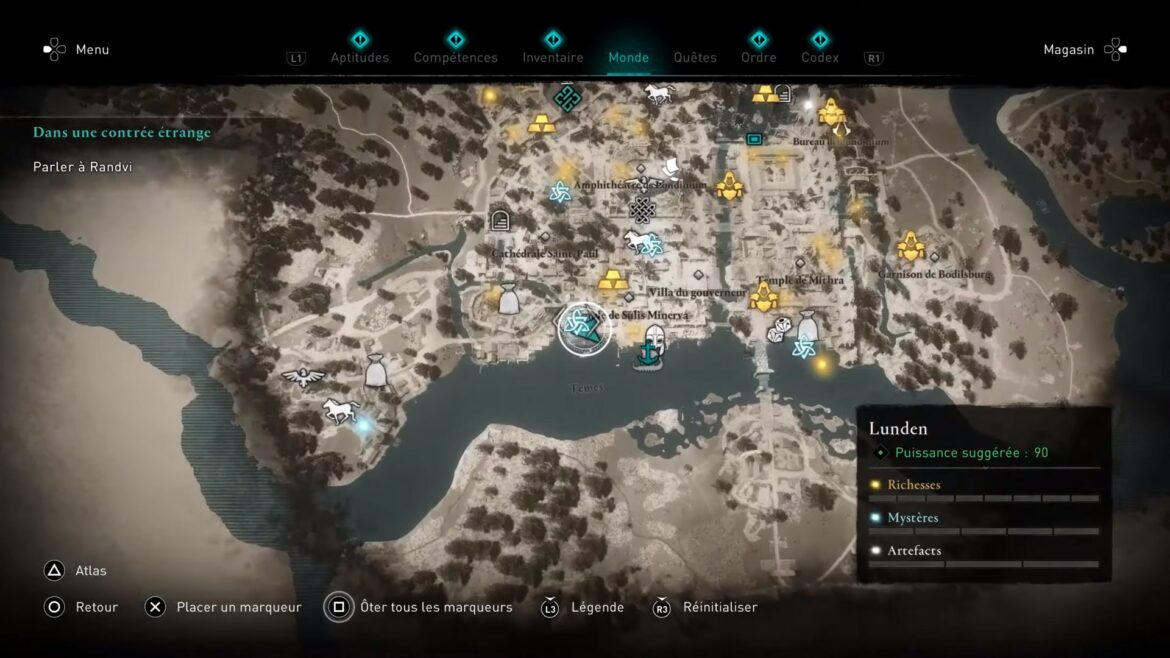Open the Quêtes tab

coord(695,57)
